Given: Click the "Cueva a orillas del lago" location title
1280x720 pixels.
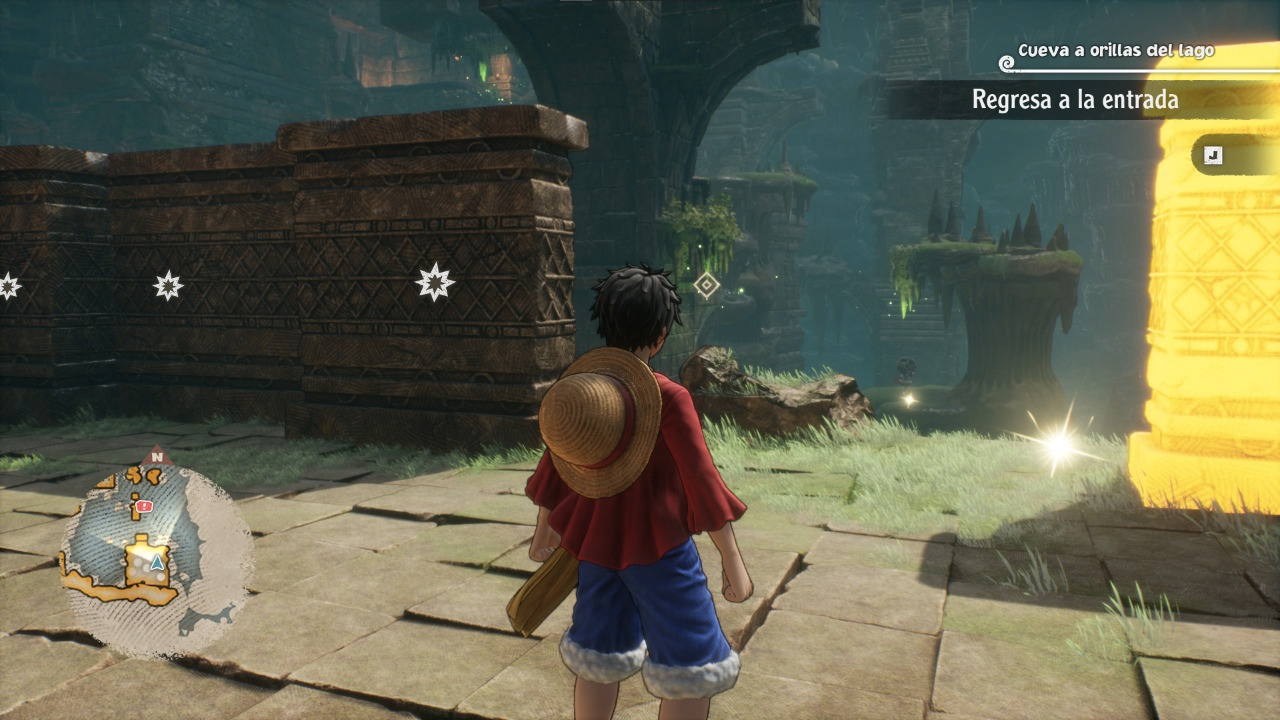Looking at the screenshot, I should (1116, 50).
